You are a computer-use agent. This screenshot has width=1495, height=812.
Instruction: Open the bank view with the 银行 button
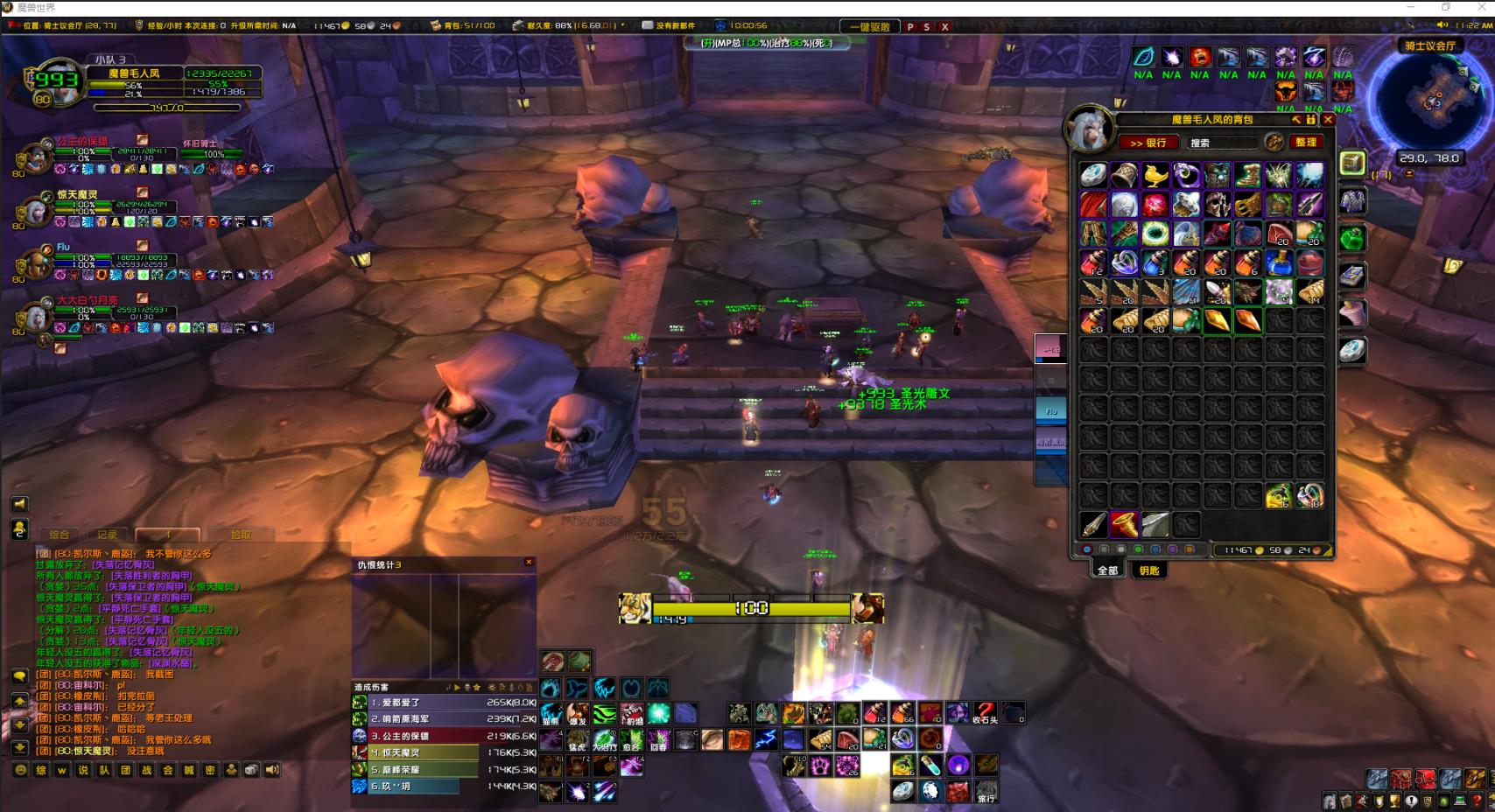pyautogui.click(x=1148, y=143)
